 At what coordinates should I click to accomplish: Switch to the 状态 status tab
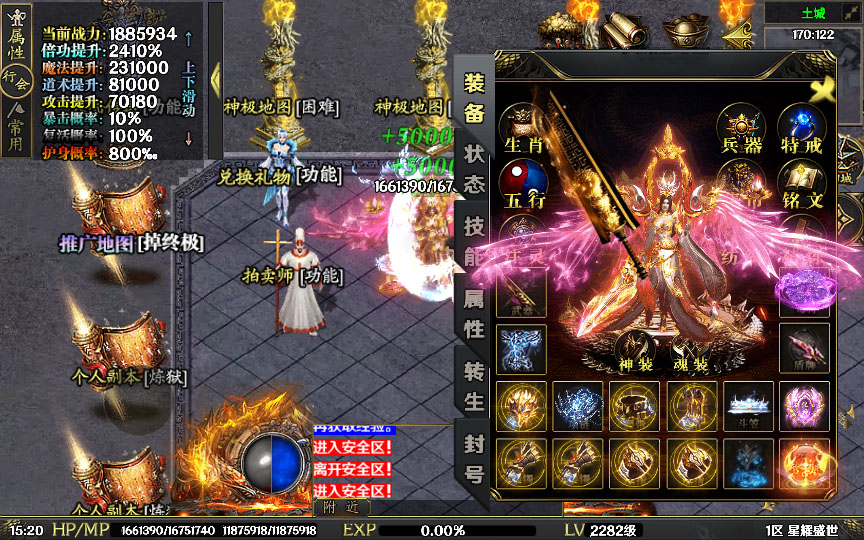(x=474, y=170)
